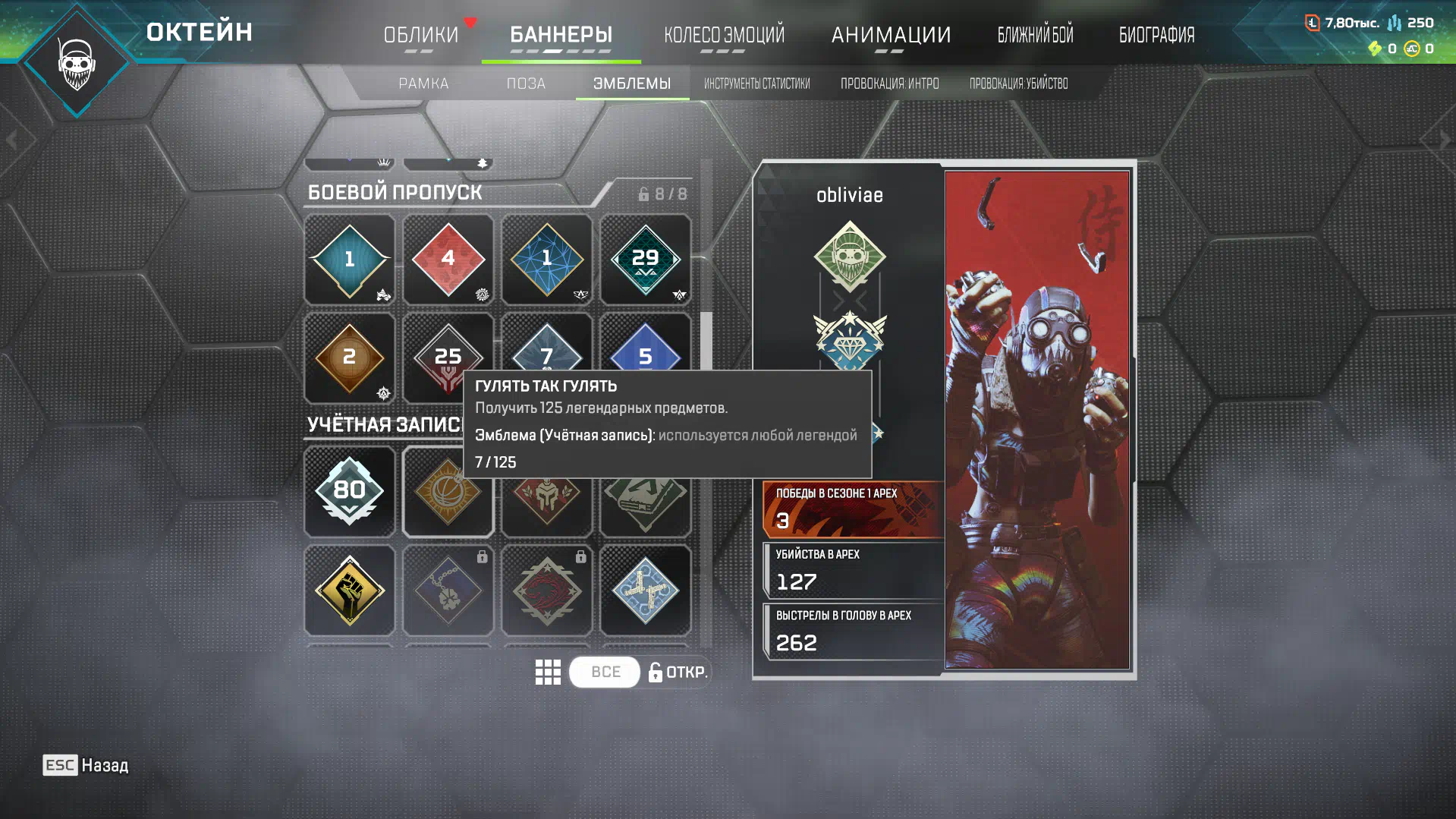Select the БЛИЖНИЙ БОЙ tab
Image resolution: width=1456 pixels, height=819 pixels.
coord(1035,35)
